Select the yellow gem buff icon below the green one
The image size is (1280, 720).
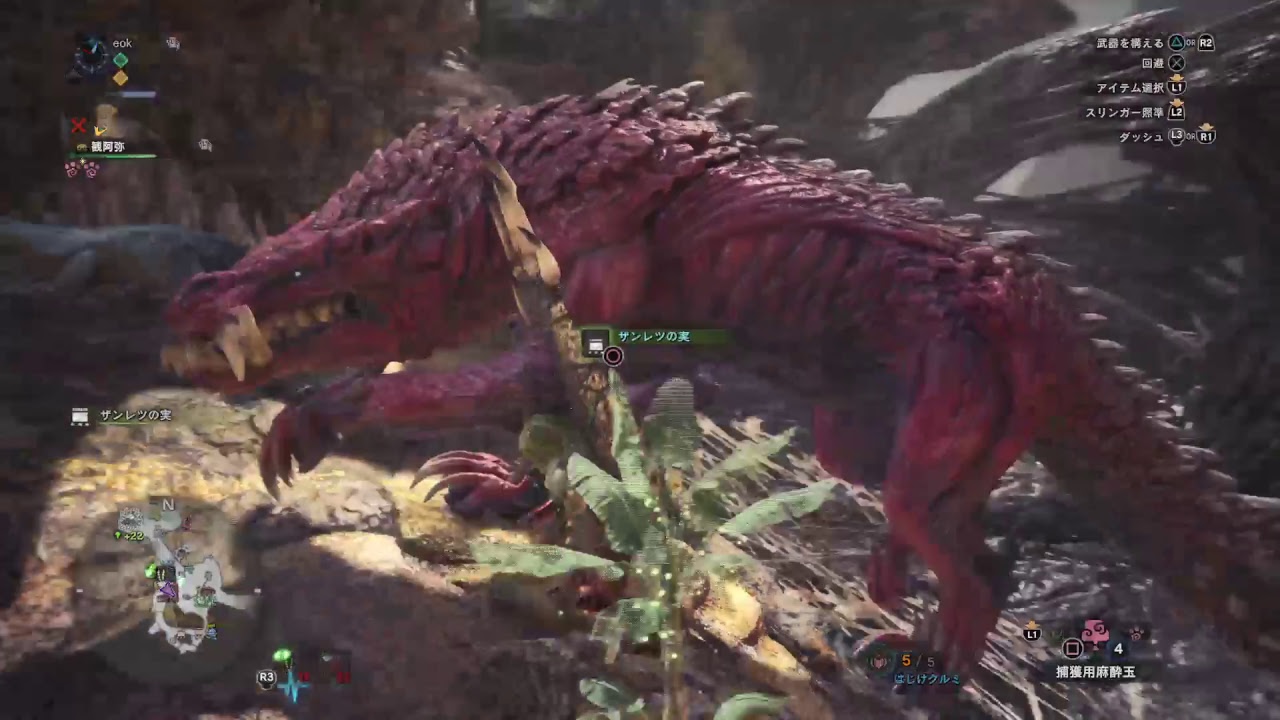click(x=118, y=78)
